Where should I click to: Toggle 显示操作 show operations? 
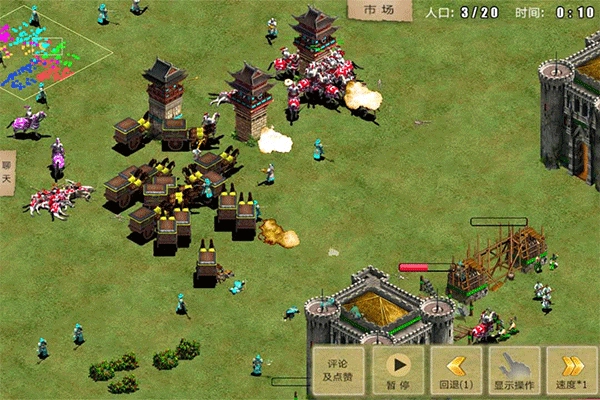click(x=516, y=372)
